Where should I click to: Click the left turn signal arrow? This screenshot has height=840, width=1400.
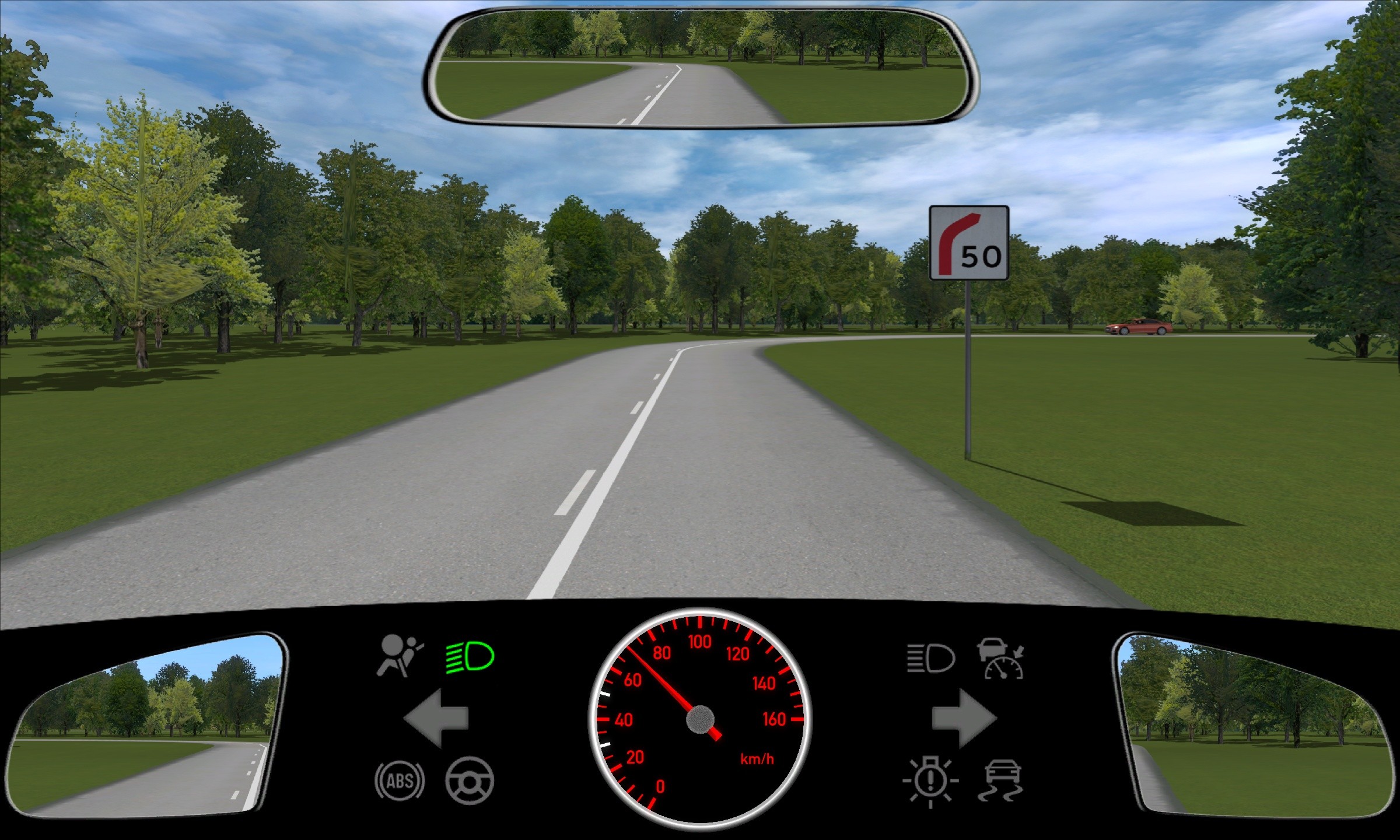click(435, 718)
